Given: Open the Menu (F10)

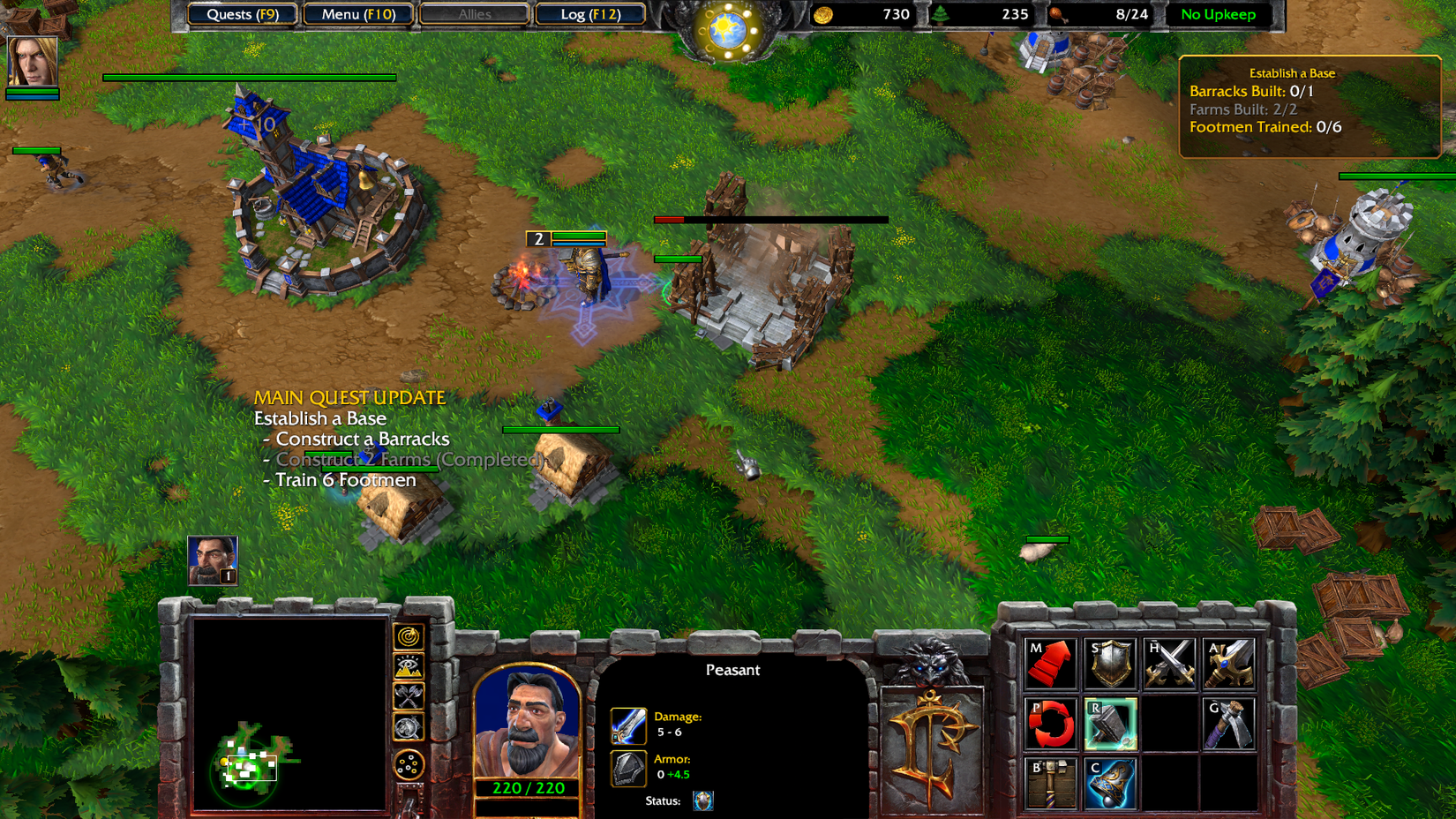Looking at the screenshot, I should [357, 14].
